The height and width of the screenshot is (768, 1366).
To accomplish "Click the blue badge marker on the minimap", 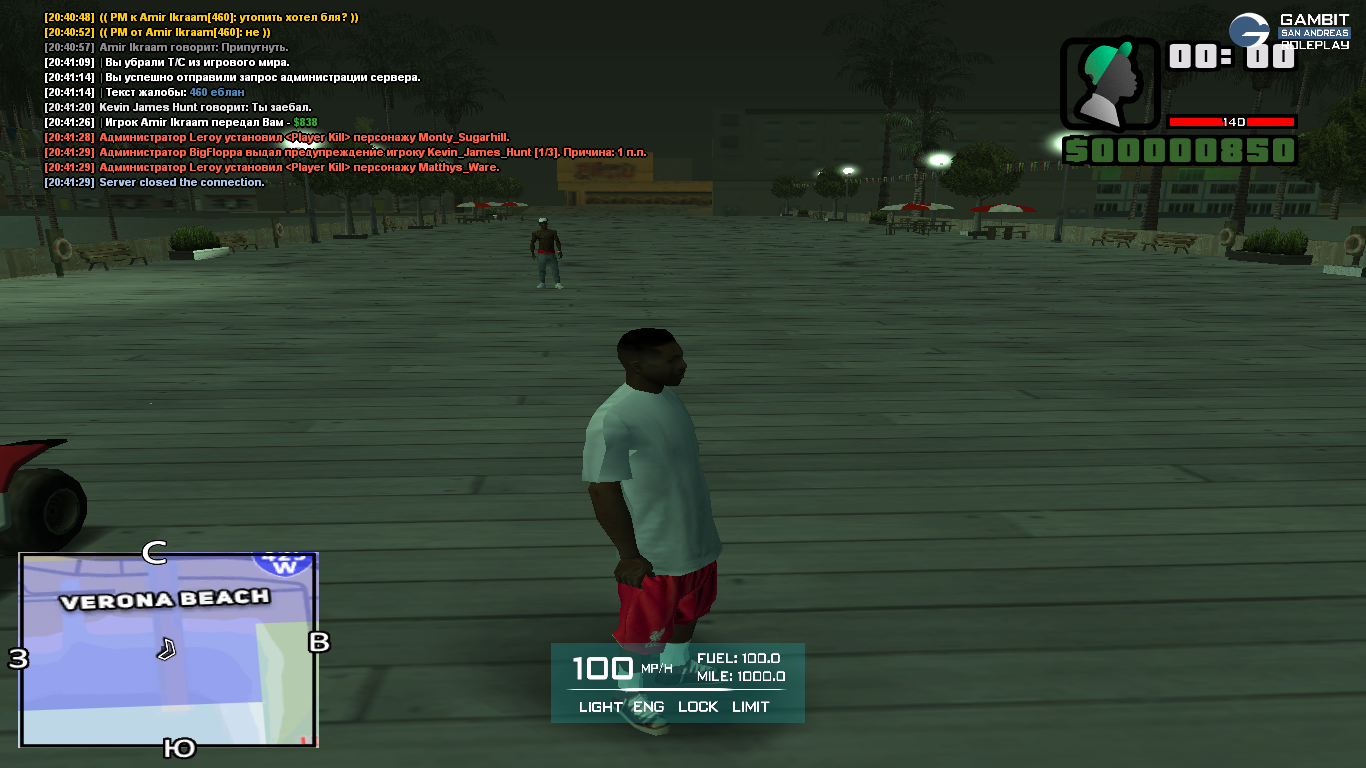I will point(285,563).
